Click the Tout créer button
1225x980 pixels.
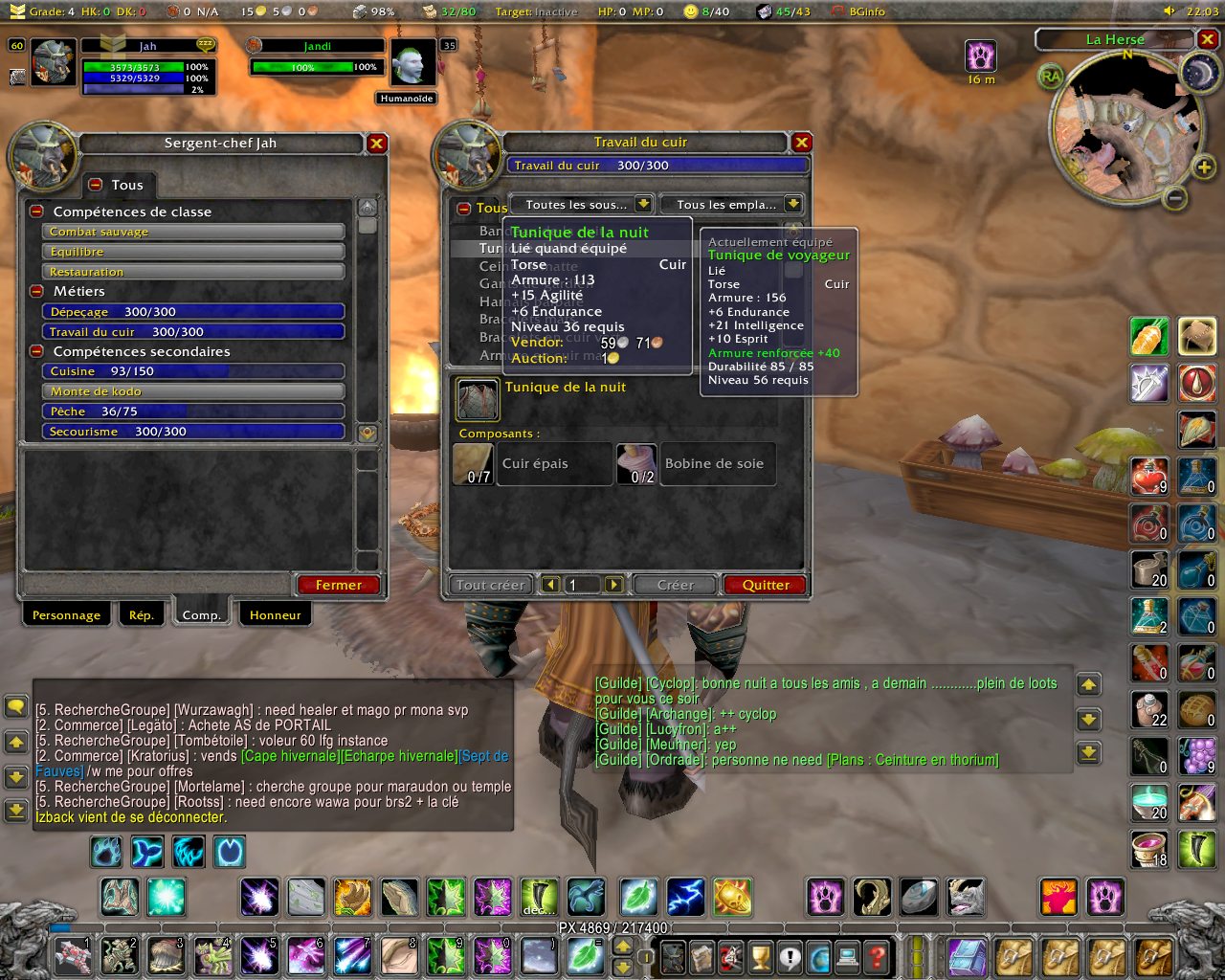pyautogui.click(x=490, y=585)
